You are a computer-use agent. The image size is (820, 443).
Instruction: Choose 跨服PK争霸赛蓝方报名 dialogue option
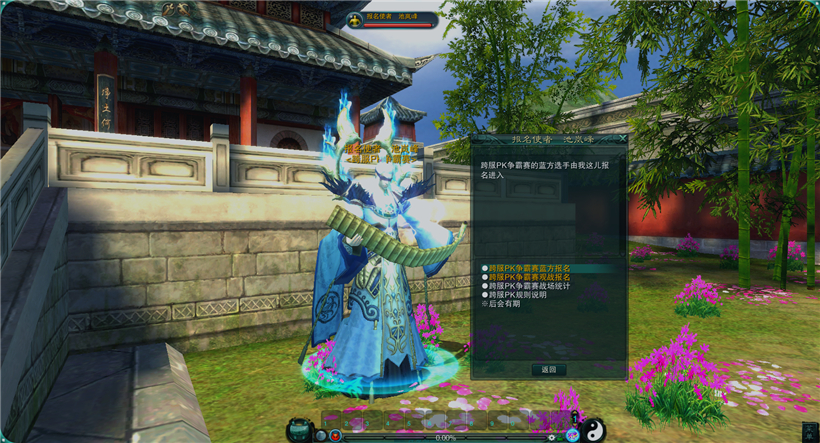coord(528,269)
